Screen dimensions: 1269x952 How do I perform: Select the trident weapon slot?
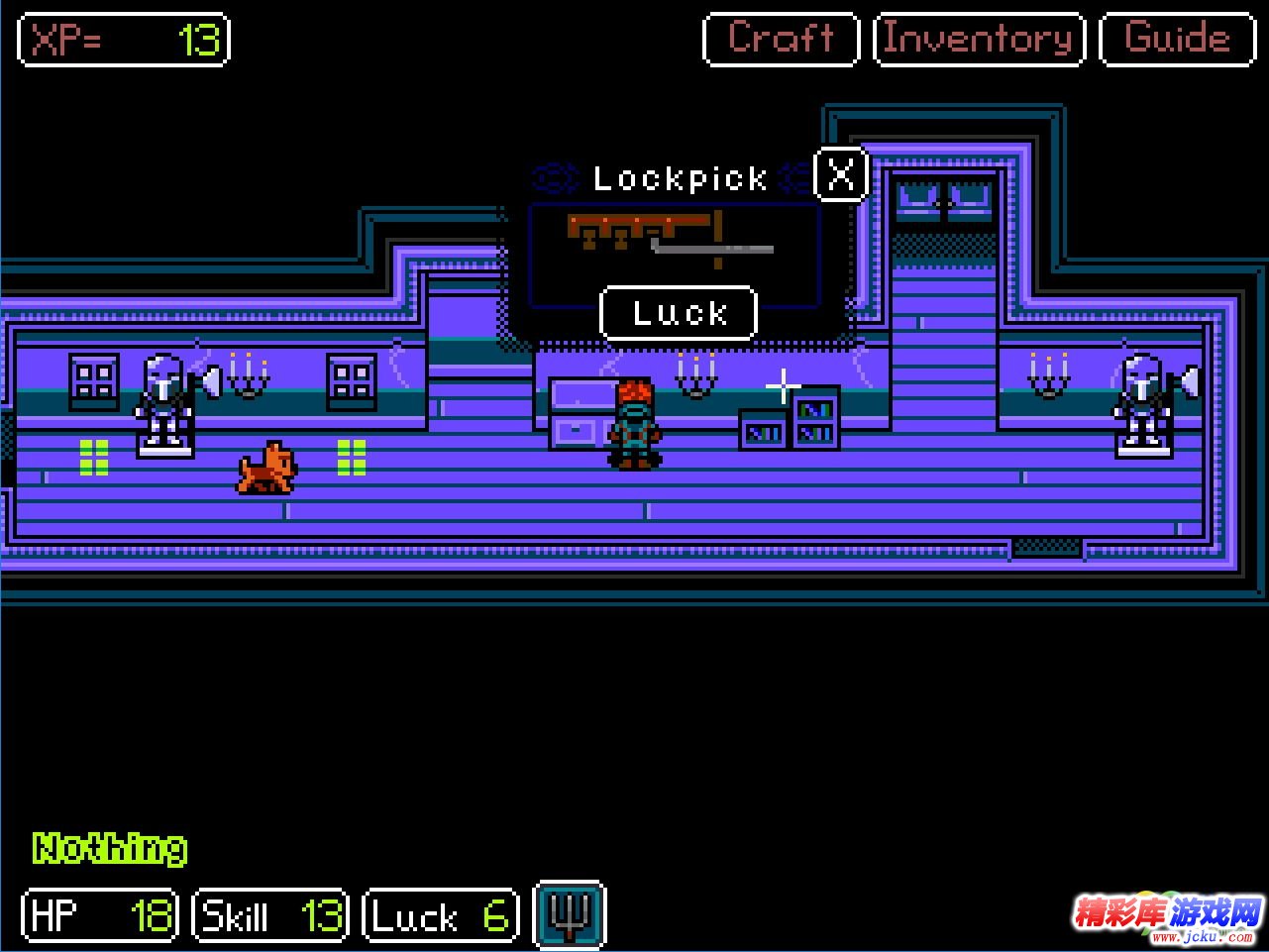569,913
